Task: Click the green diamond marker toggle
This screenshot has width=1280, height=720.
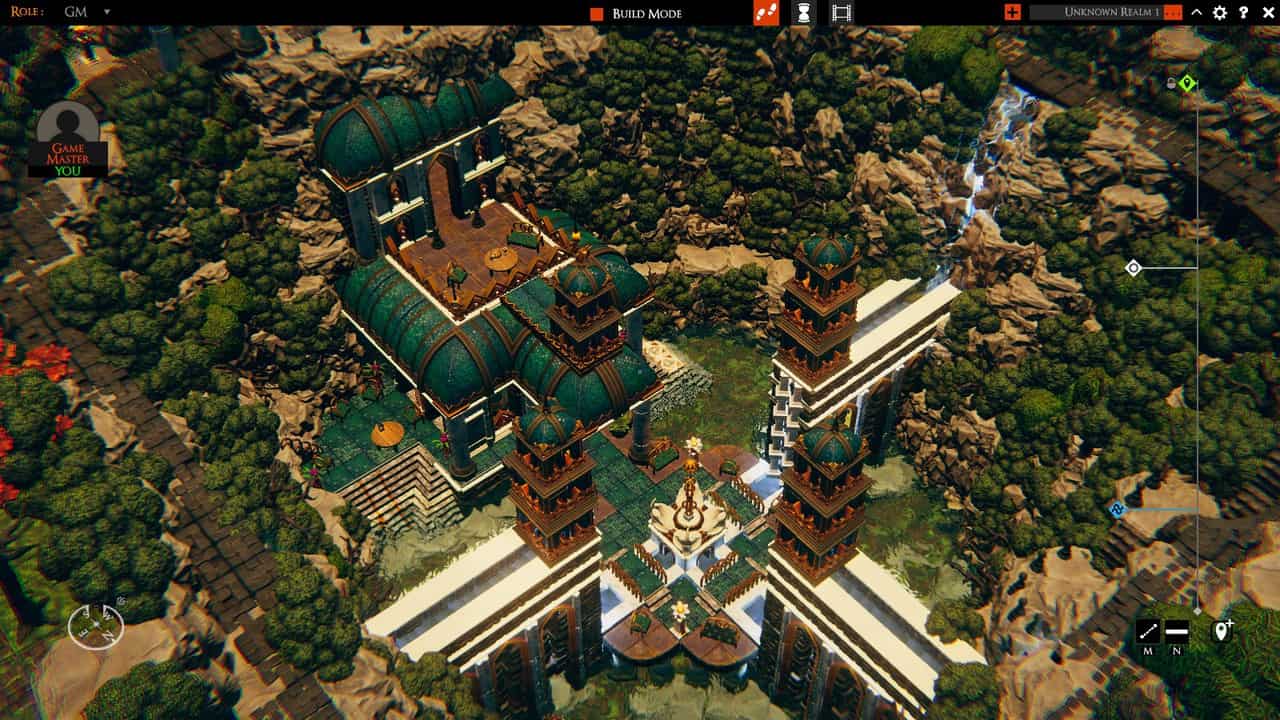Action: click(x=1189, y=85)
